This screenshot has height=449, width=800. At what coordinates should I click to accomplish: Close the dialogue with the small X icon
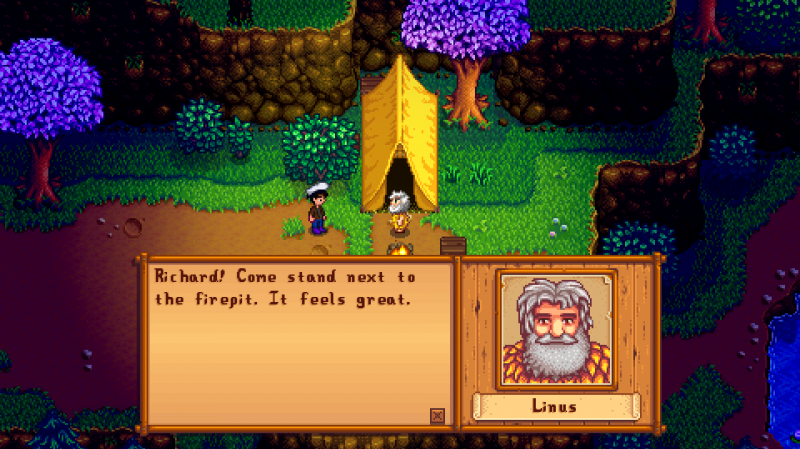coord(436,415)
